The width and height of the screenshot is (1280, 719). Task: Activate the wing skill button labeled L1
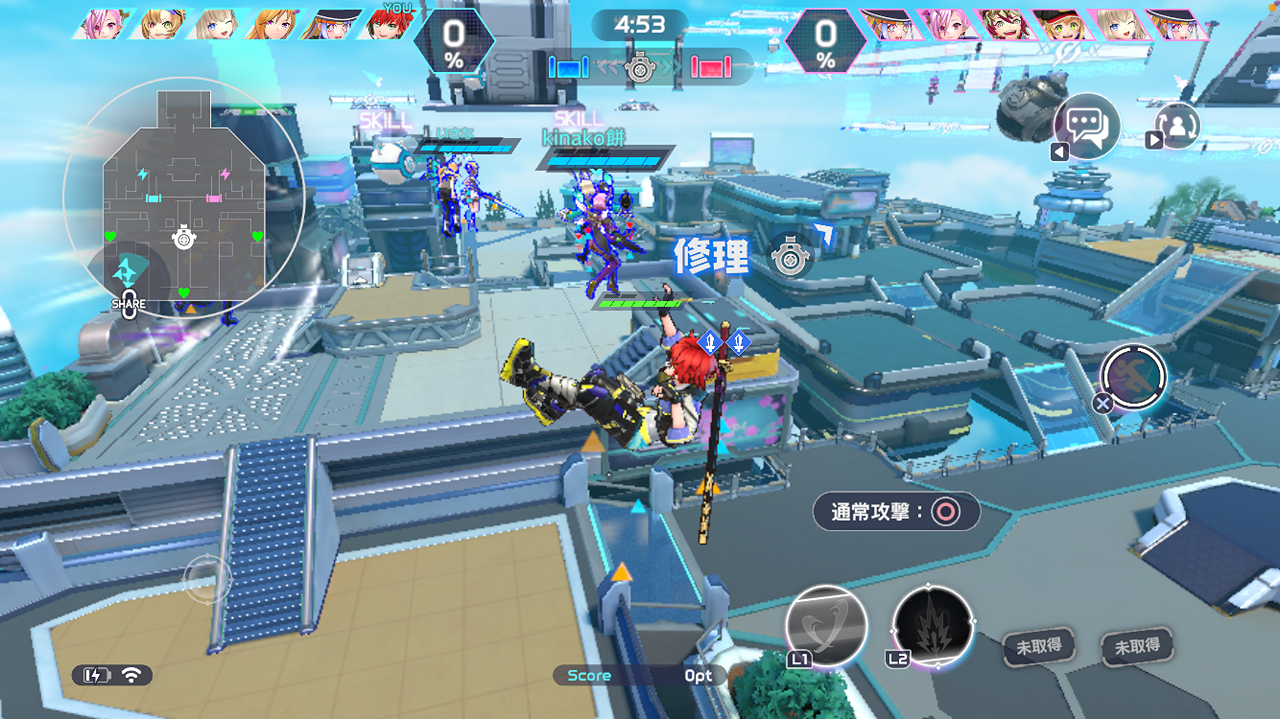pos(826,626)
